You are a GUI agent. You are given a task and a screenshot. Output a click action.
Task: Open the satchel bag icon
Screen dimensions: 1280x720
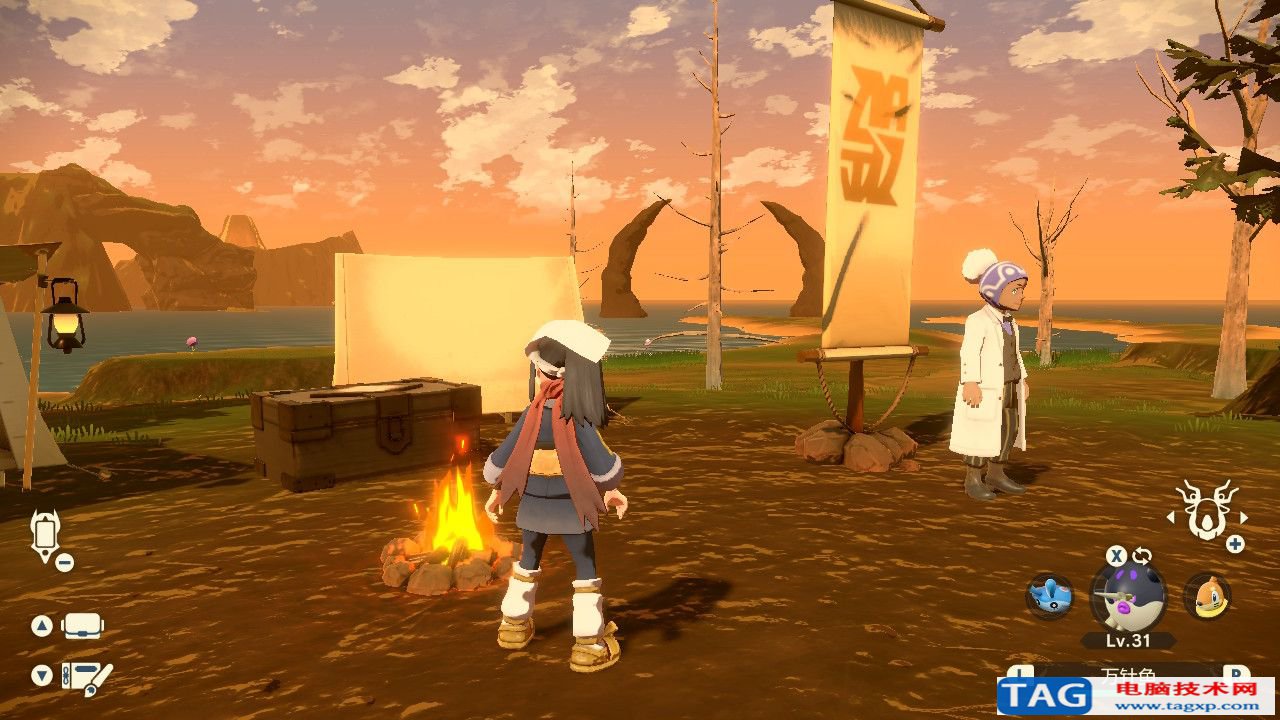point(83,627)
